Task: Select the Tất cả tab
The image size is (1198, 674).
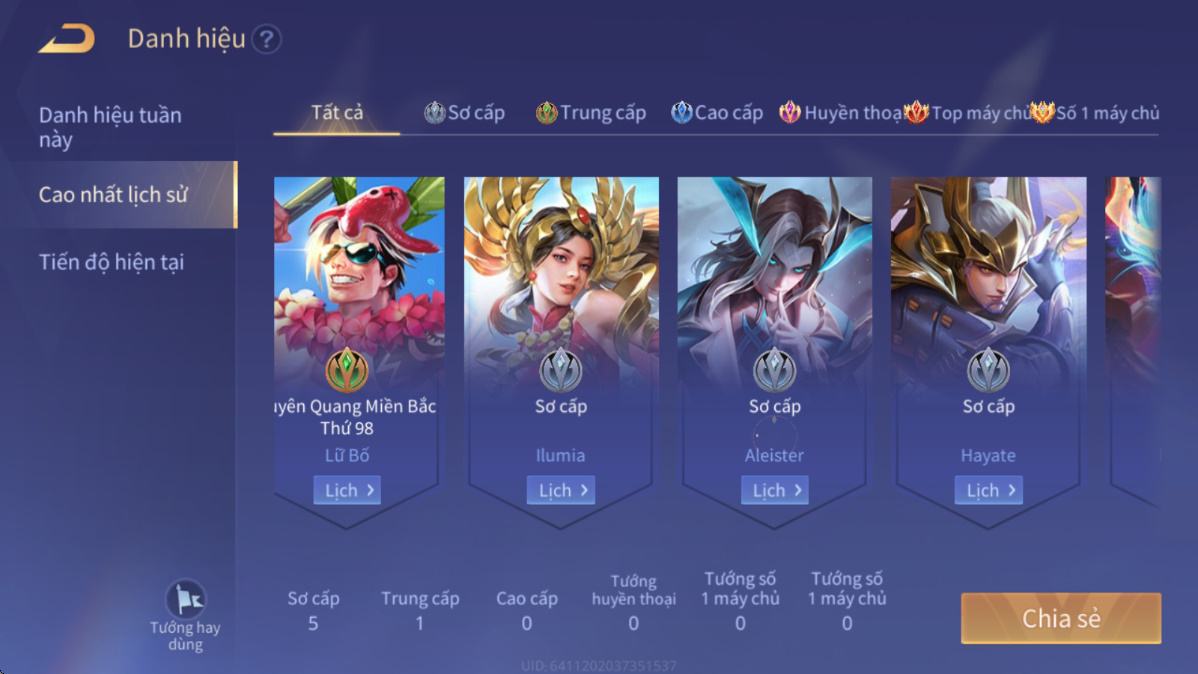Action: 337,112
